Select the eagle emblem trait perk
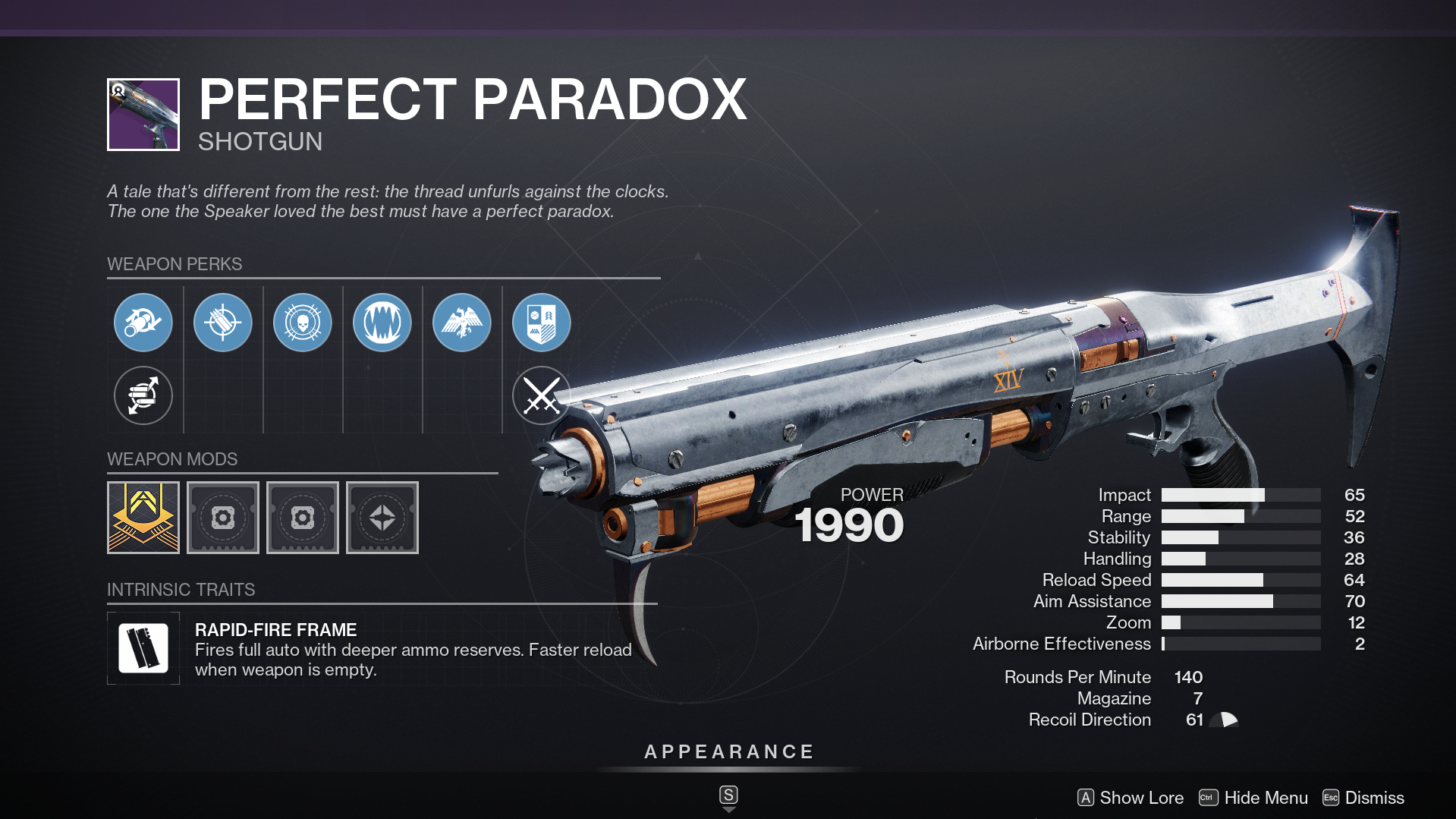1456x819 pixels. 462,322
